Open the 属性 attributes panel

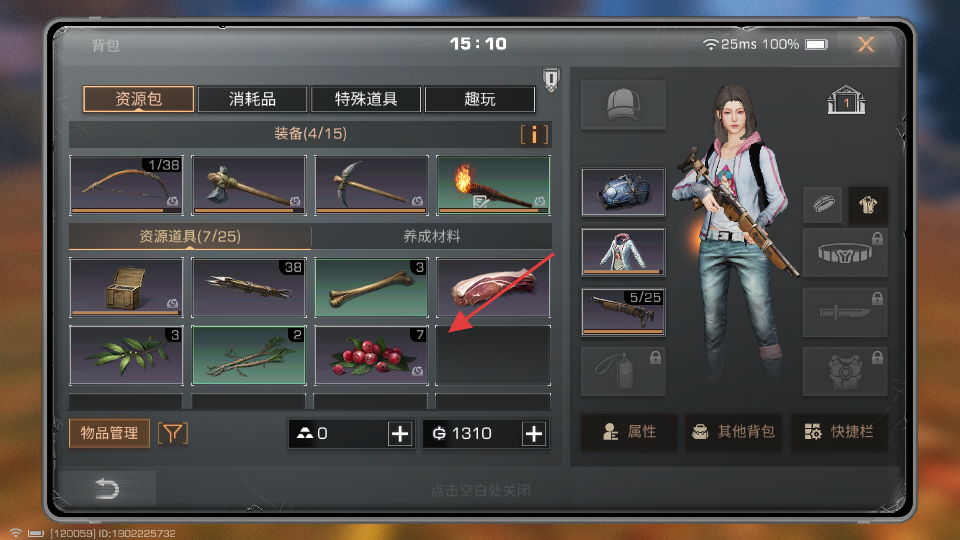click(629, 432)
